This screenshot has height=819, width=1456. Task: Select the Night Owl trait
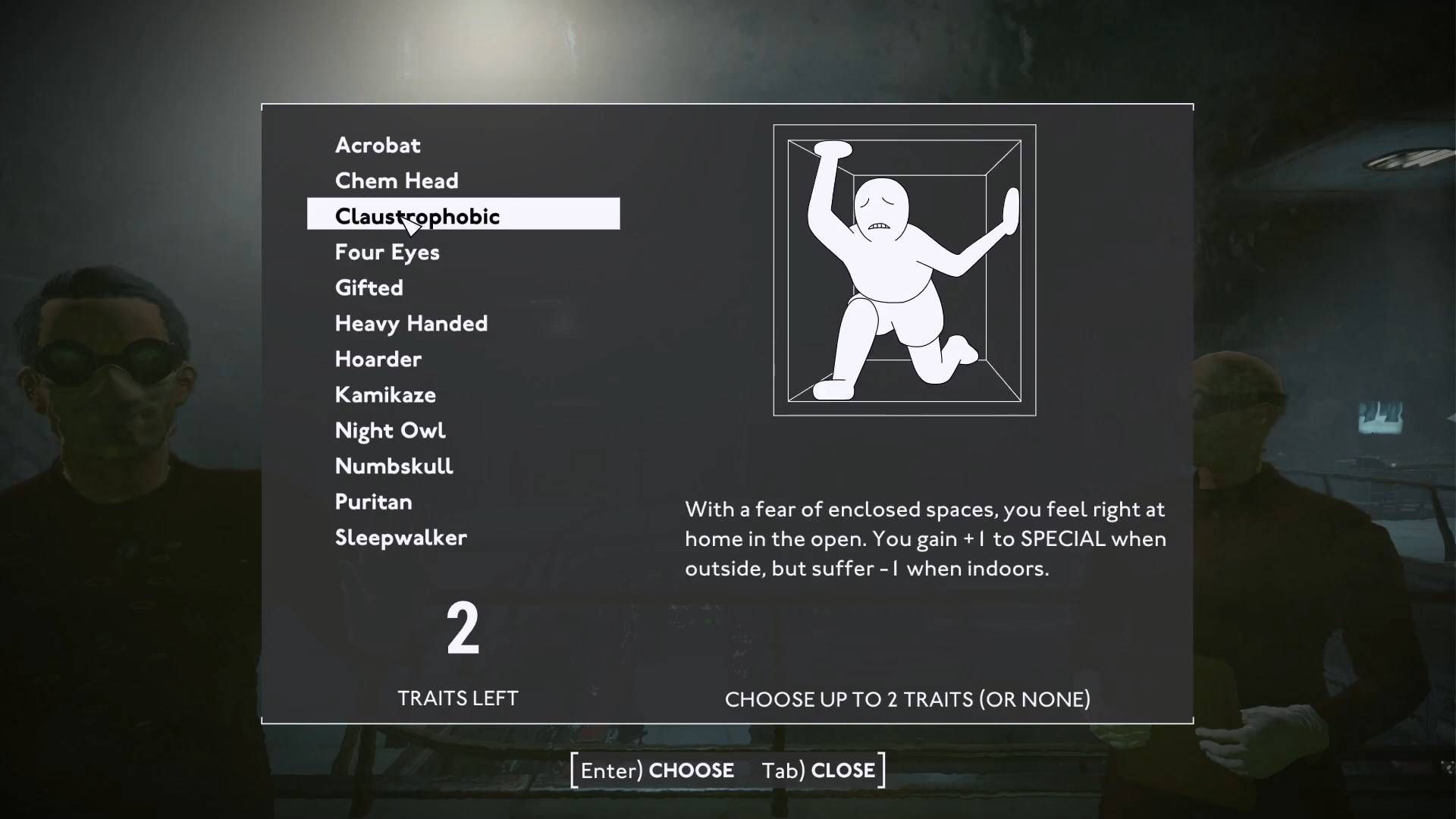(391, 430)
